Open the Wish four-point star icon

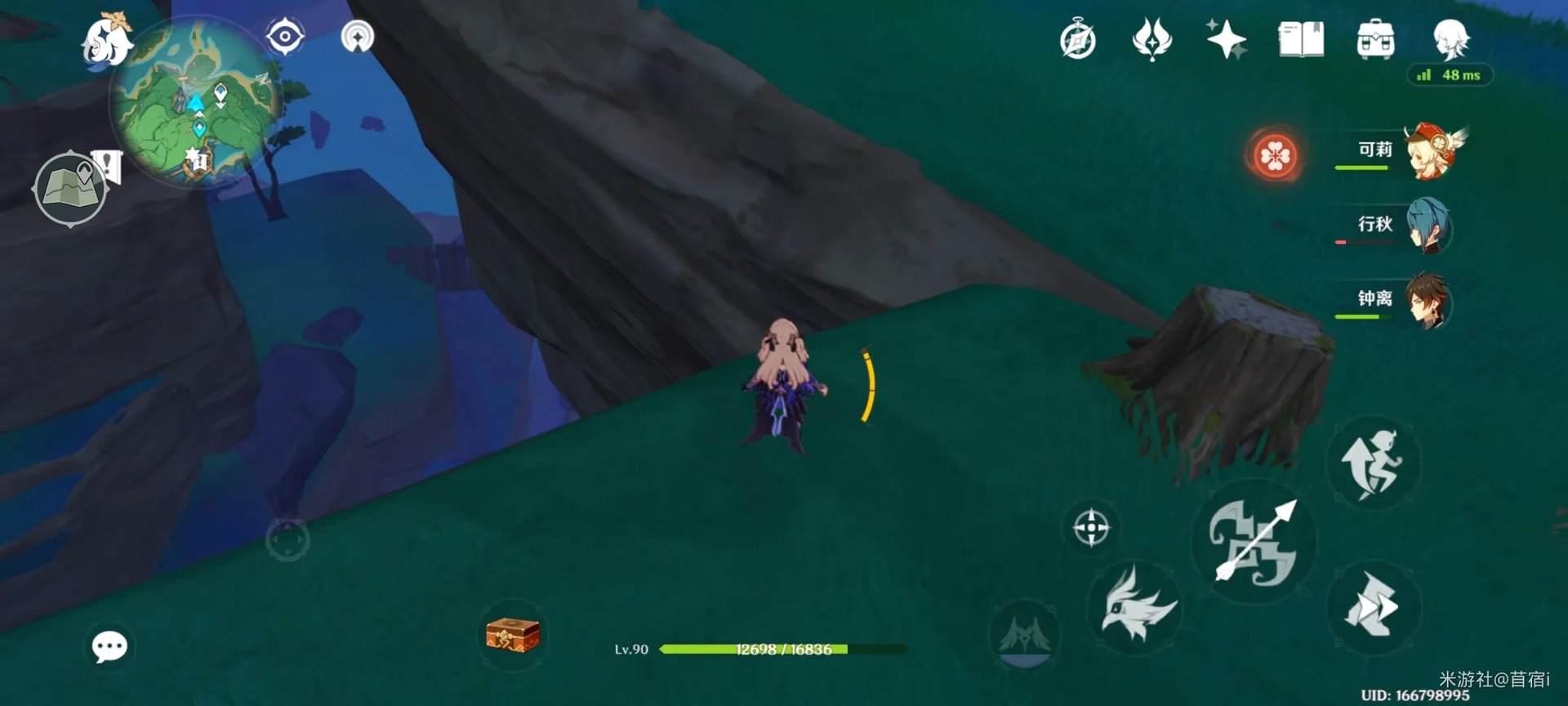[1226, 39]
